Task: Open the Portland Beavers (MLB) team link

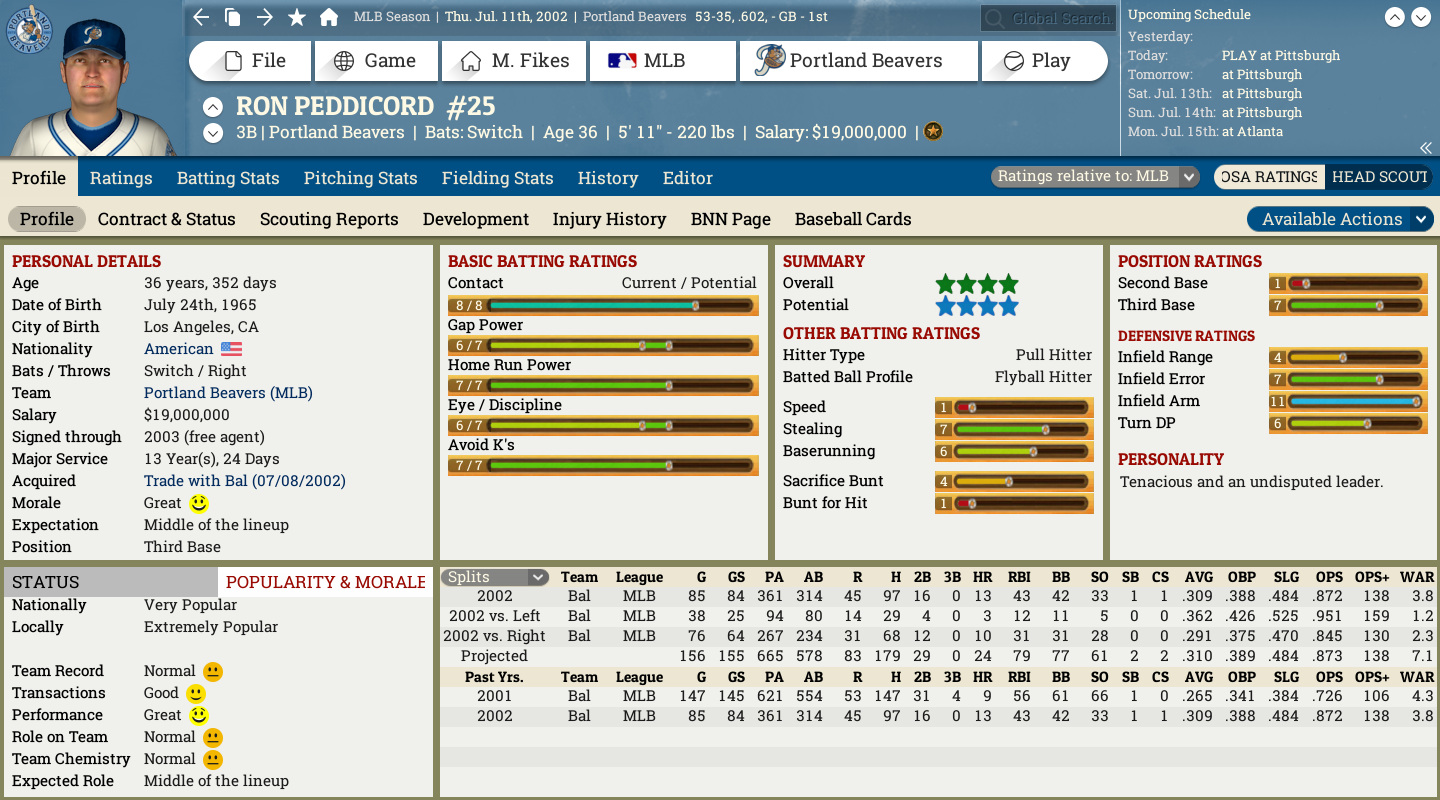Action: (x=227, y=393)
